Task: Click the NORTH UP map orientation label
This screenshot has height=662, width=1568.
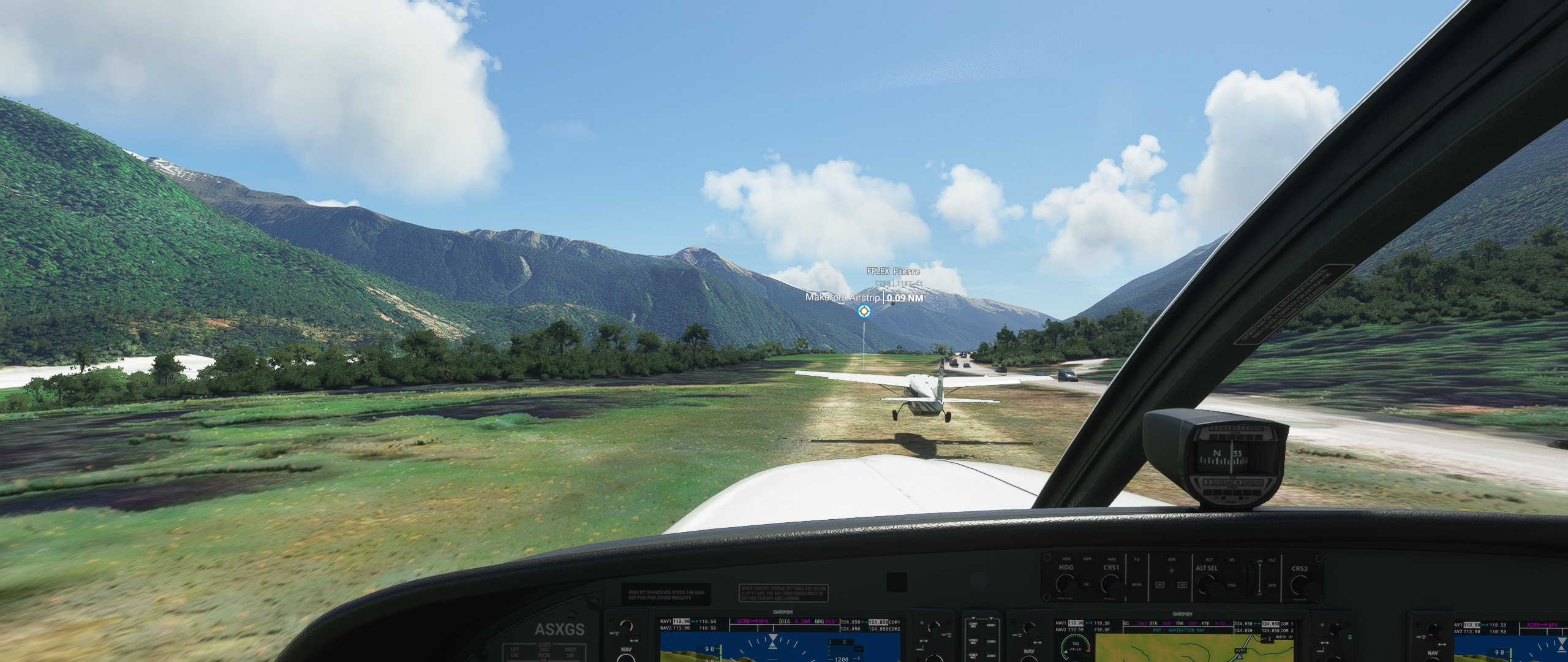Action: 1284,637
